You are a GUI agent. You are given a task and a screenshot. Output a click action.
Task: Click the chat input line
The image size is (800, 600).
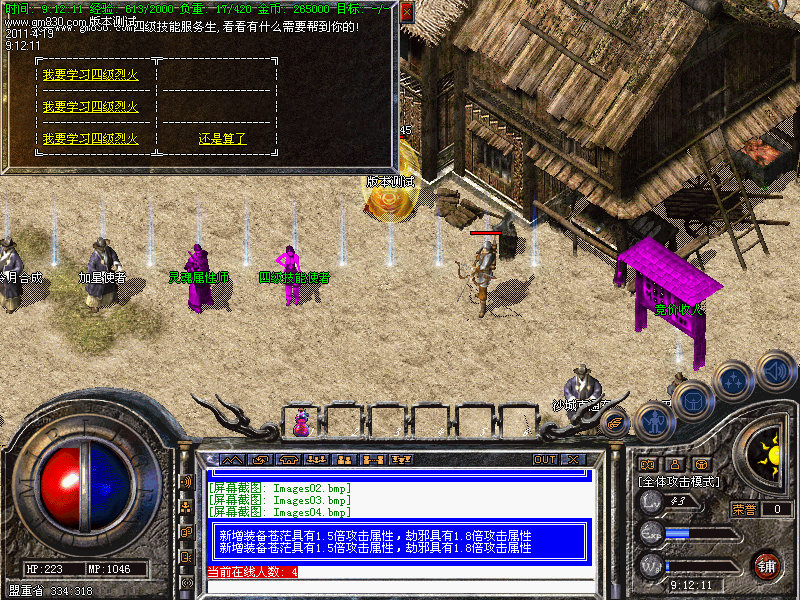[400, 585]
